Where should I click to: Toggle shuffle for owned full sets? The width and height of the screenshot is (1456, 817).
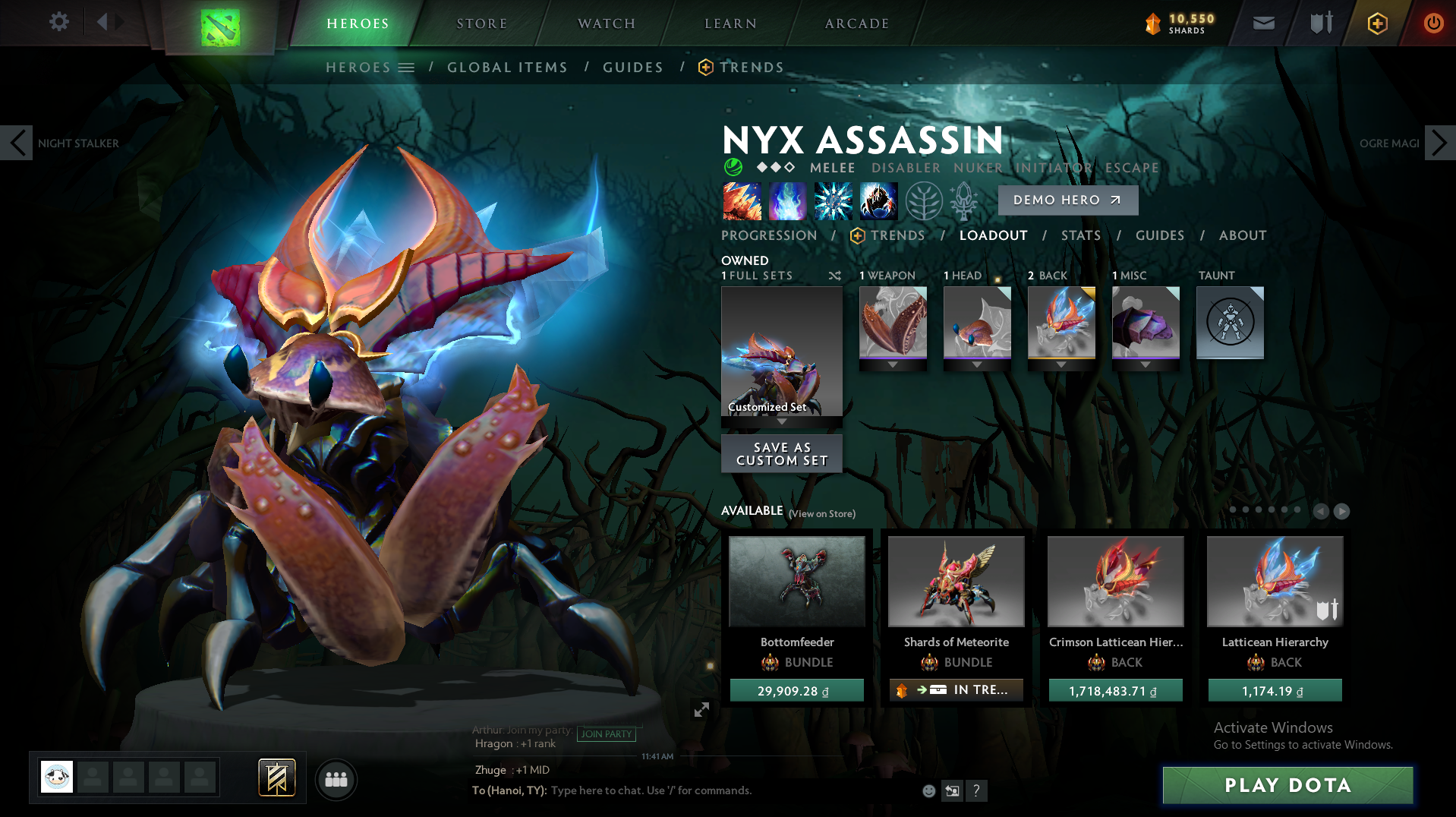pyautogui.click(x=834, y=276)
